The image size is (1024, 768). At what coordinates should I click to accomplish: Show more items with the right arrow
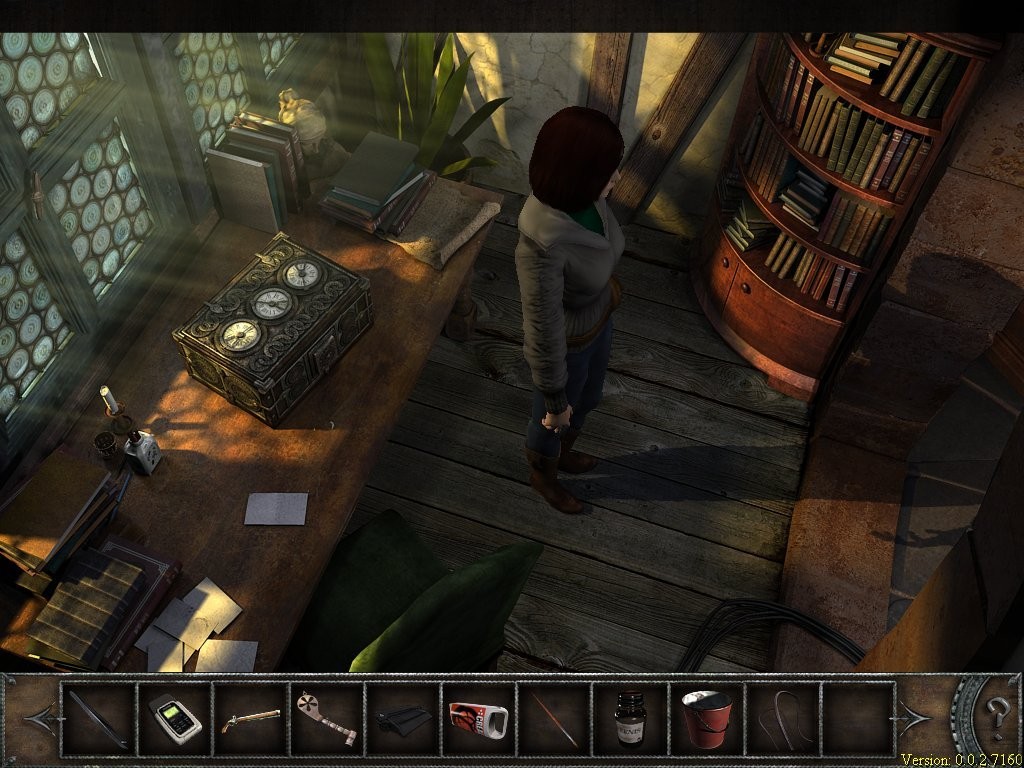915,717
